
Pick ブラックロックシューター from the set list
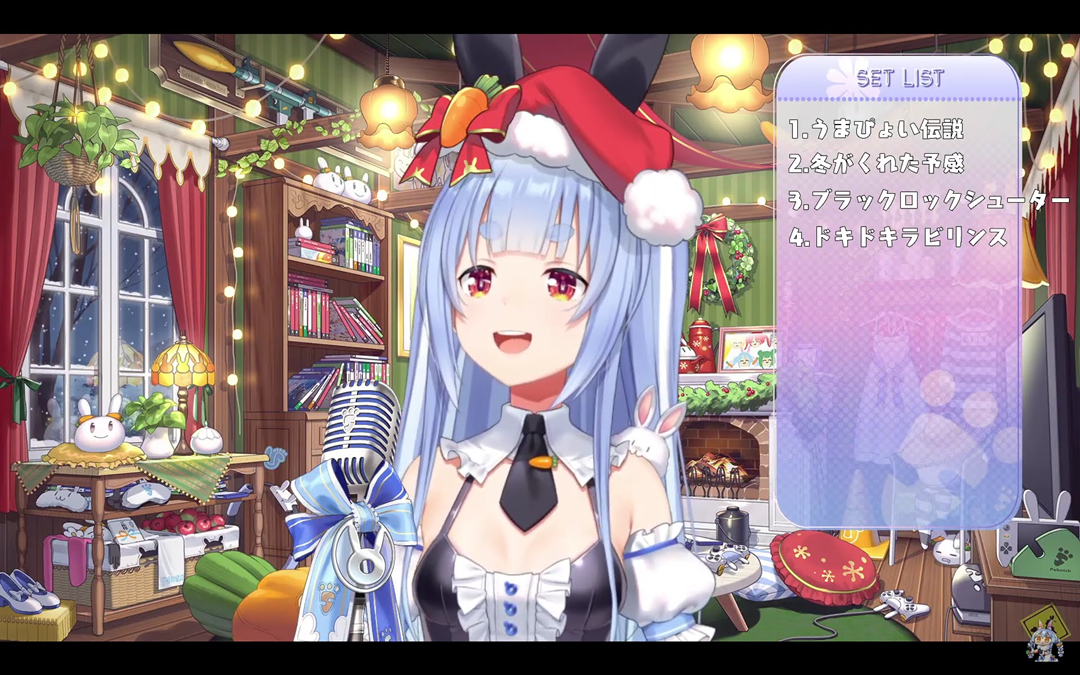928,201
